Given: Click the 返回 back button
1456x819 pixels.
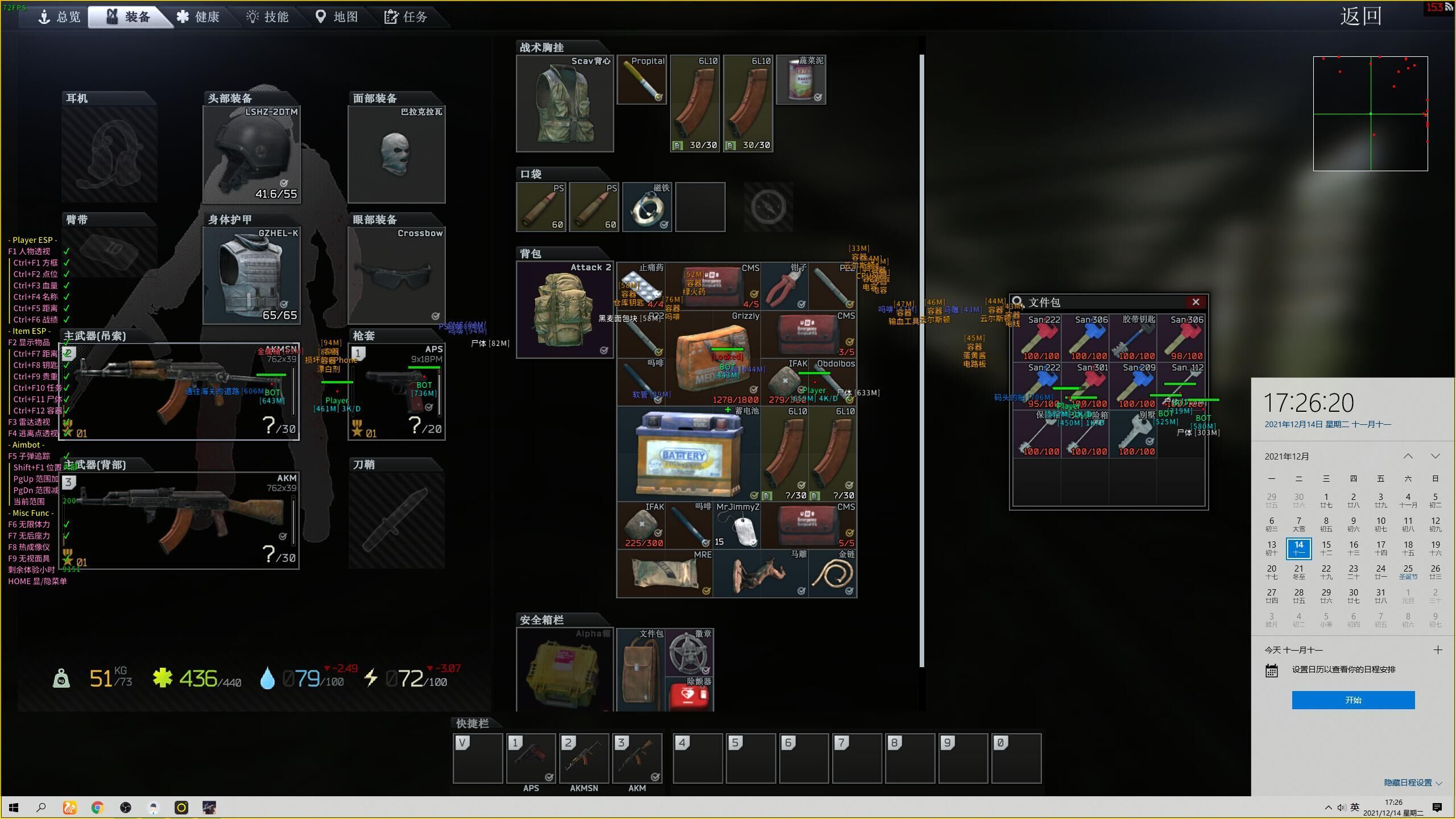Looking at the screenshot, I should tap(1360, 16).
